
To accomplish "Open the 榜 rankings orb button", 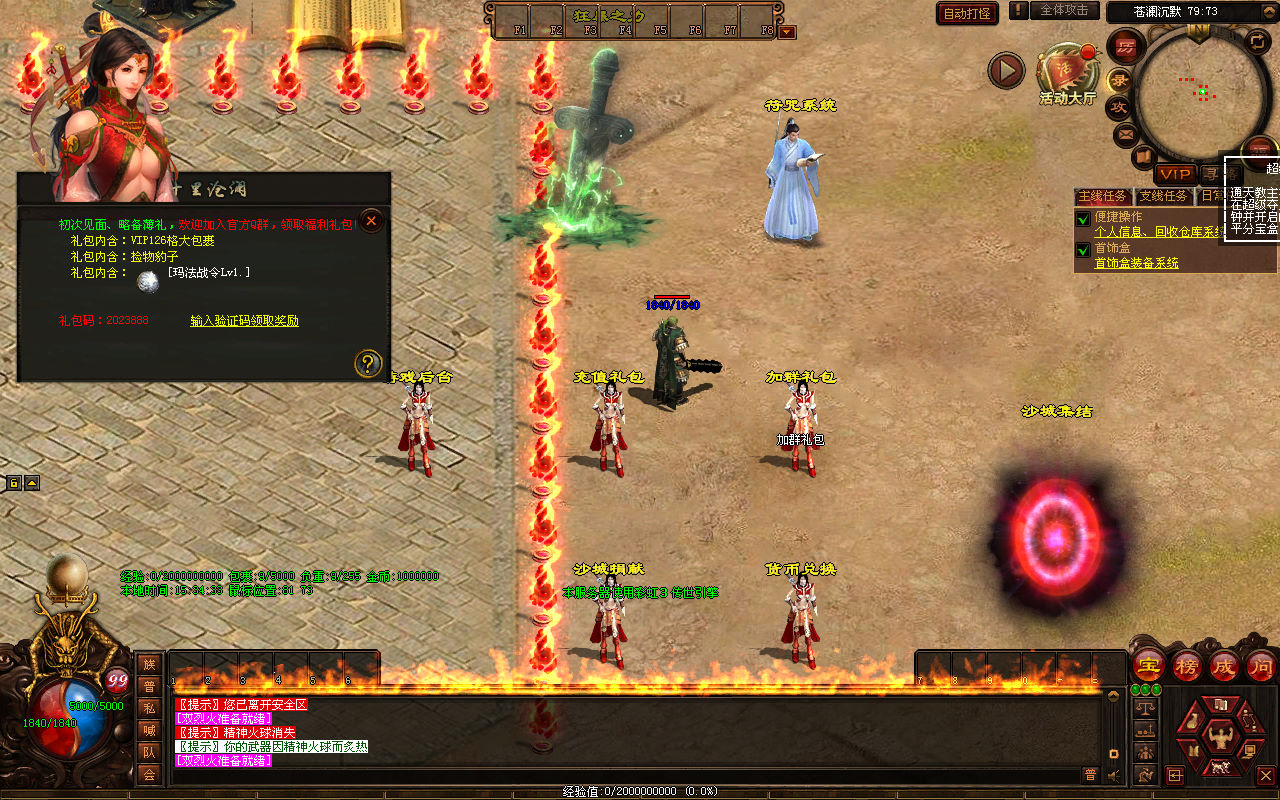I will [1187, 666].
